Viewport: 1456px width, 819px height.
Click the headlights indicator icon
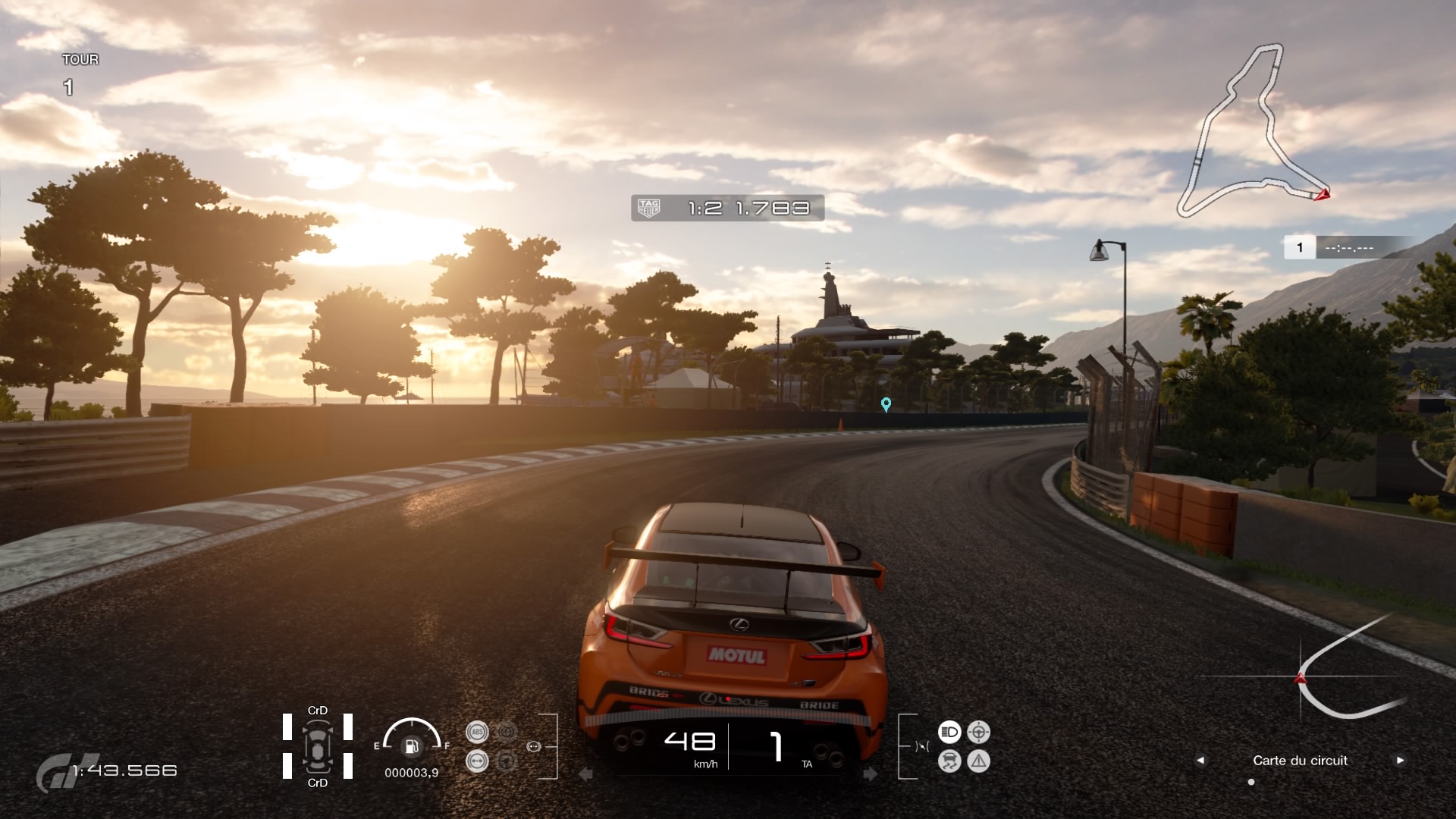pyautogui.click(x=949, y=731)
